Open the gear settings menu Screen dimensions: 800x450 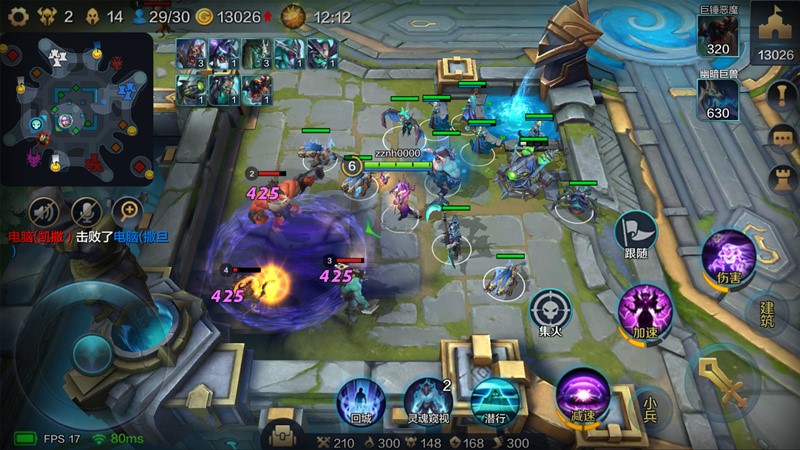click(17, 16)
